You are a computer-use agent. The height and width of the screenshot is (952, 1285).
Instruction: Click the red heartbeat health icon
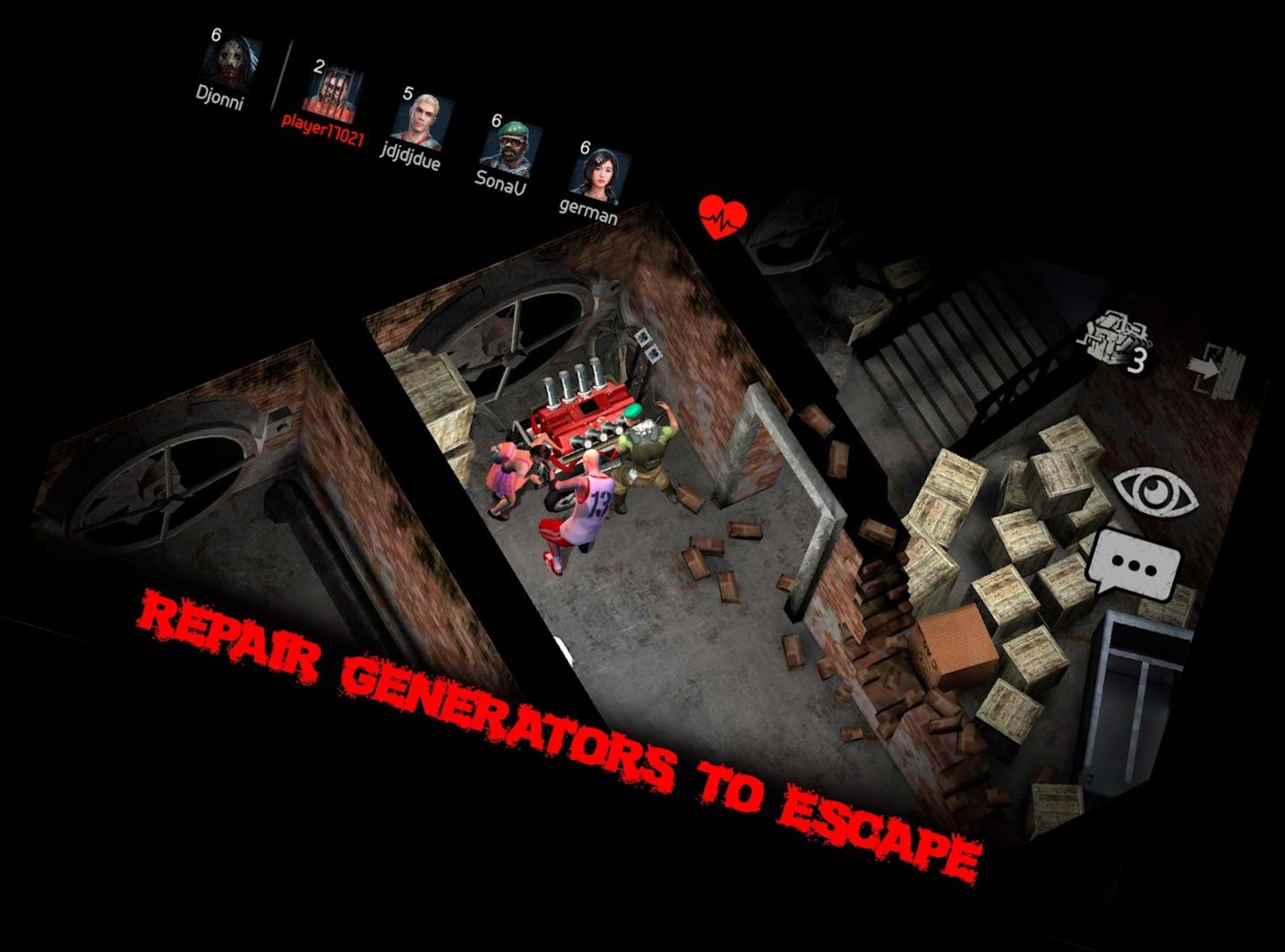(x=722, y=215)
